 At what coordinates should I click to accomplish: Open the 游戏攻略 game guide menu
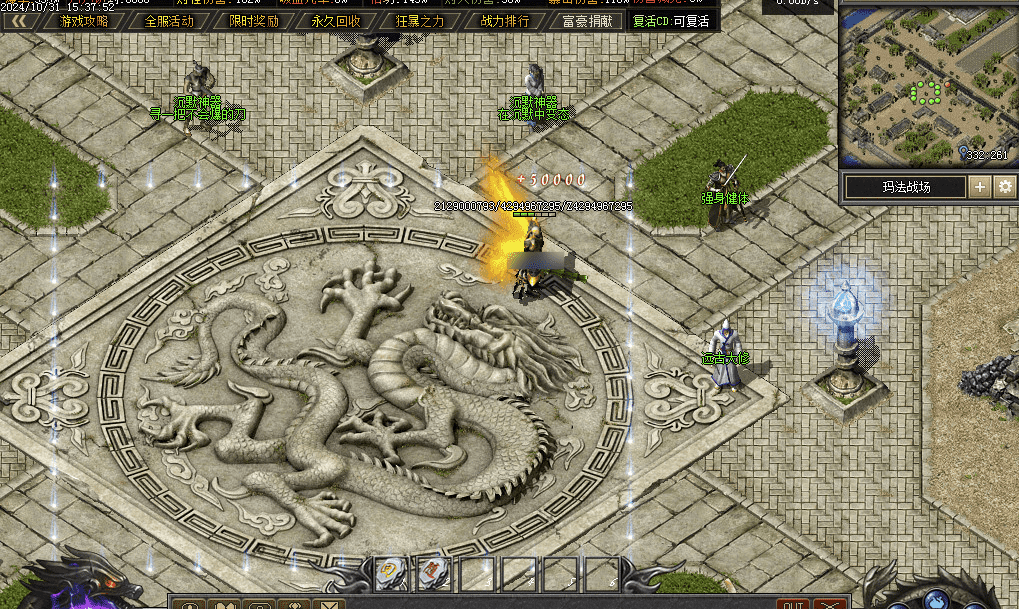point(85,21)
